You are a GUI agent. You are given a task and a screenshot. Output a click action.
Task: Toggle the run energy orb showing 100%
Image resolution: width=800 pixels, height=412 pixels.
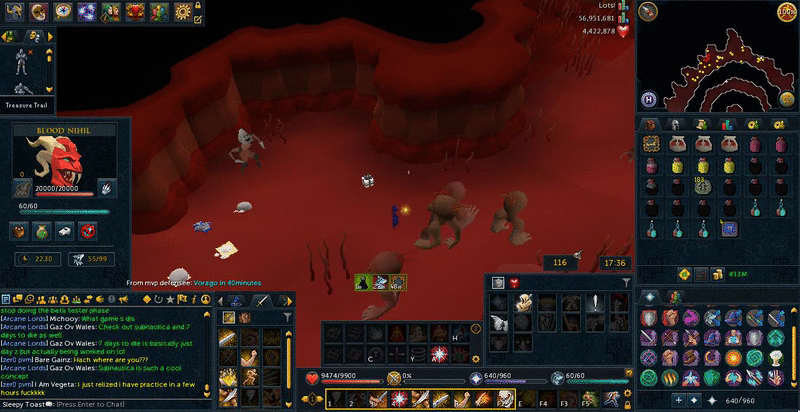[x=786, y=12]
